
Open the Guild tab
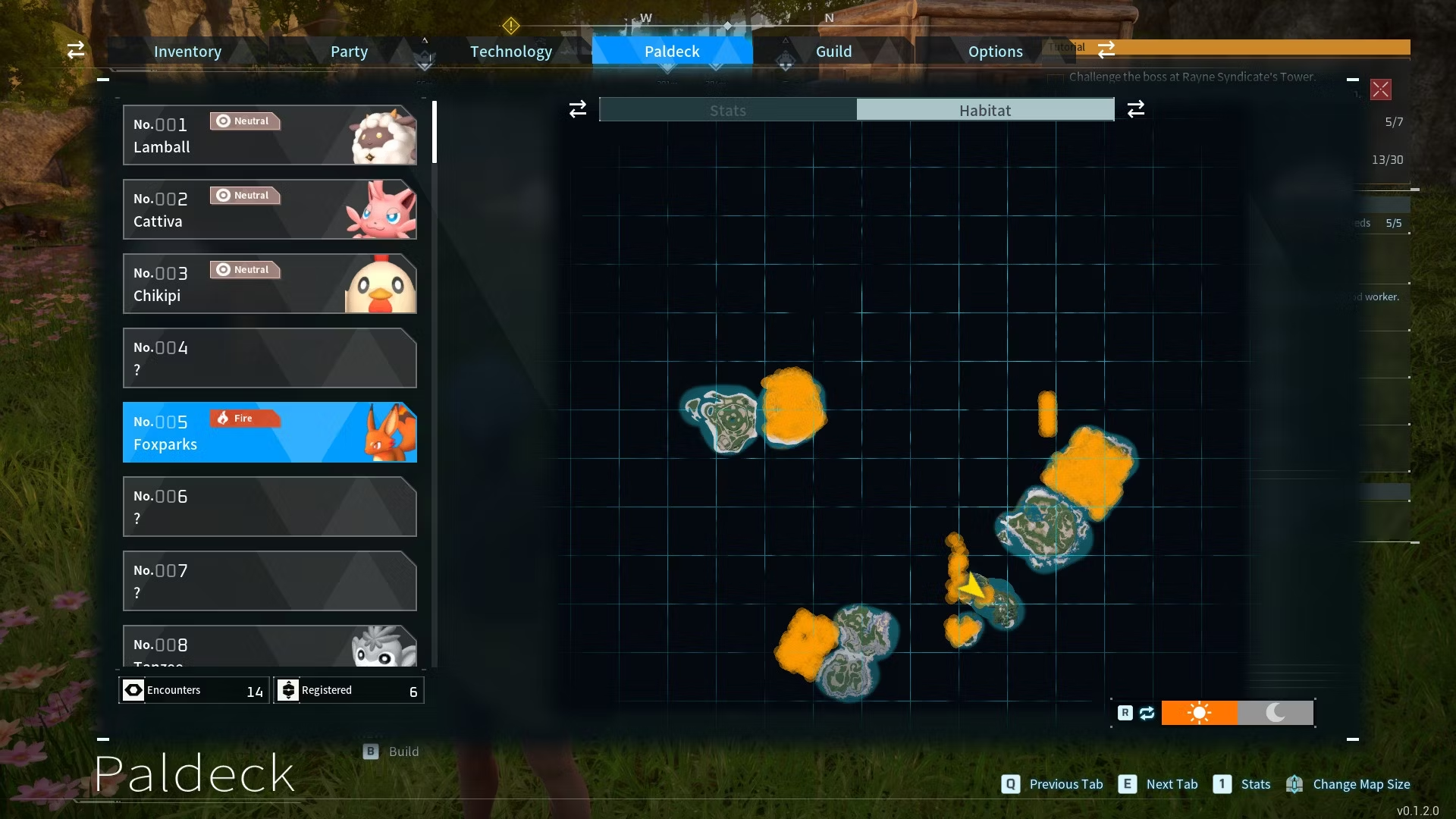click(x=833, y=52)
